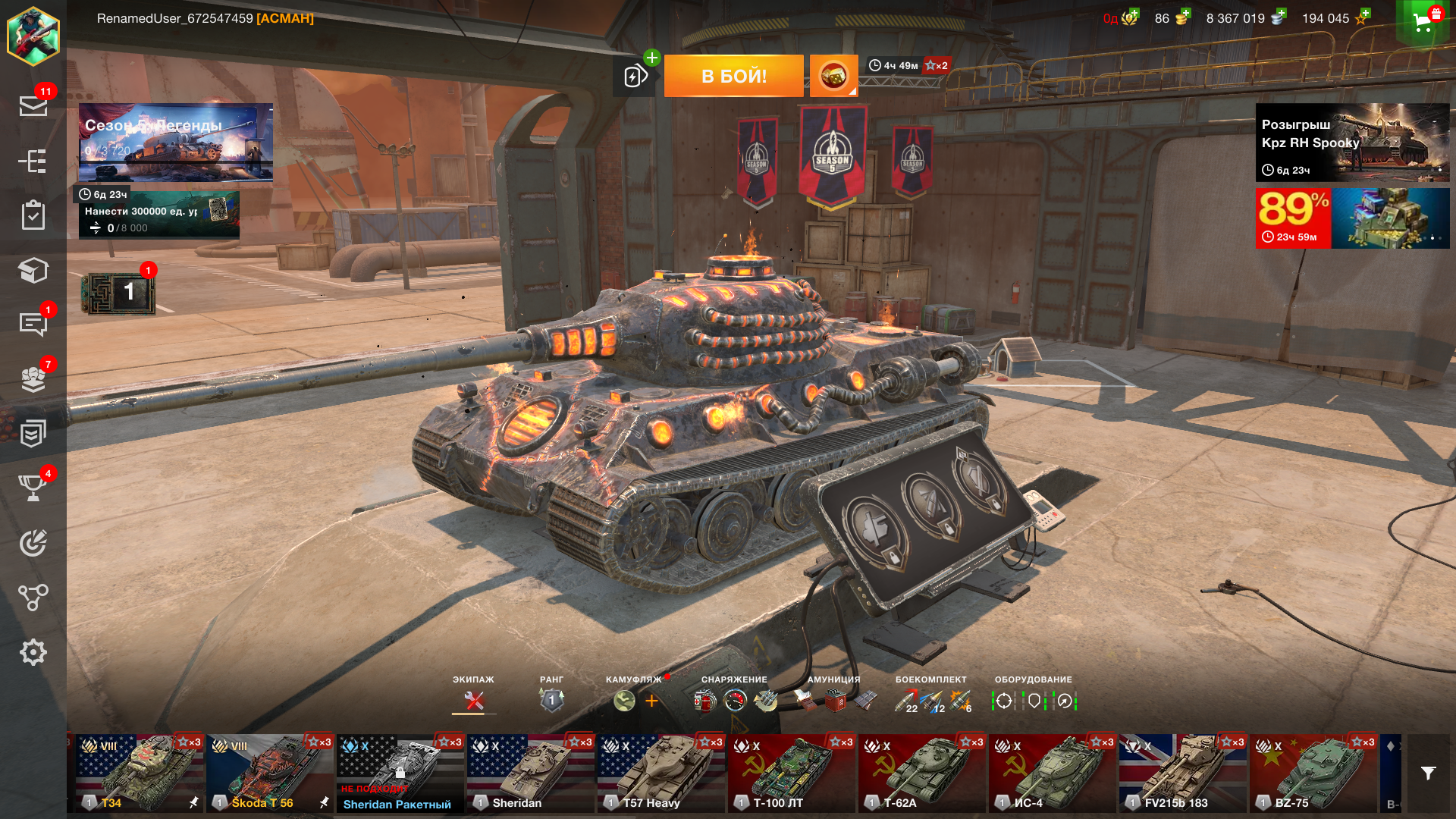Open the 89% discount offer

coord(1352,218)
